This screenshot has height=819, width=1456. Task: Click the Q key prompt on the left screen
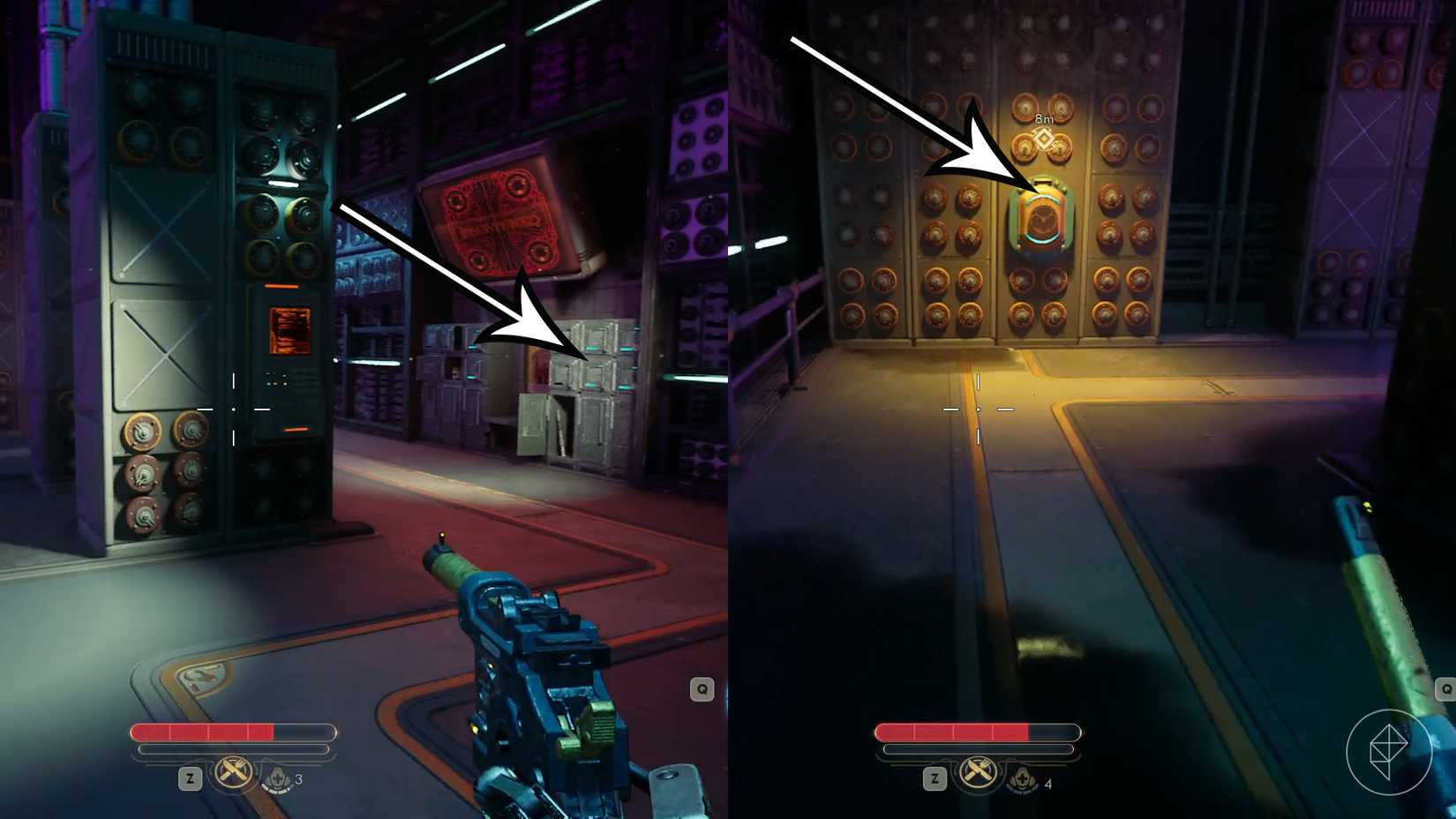[702, 688]
